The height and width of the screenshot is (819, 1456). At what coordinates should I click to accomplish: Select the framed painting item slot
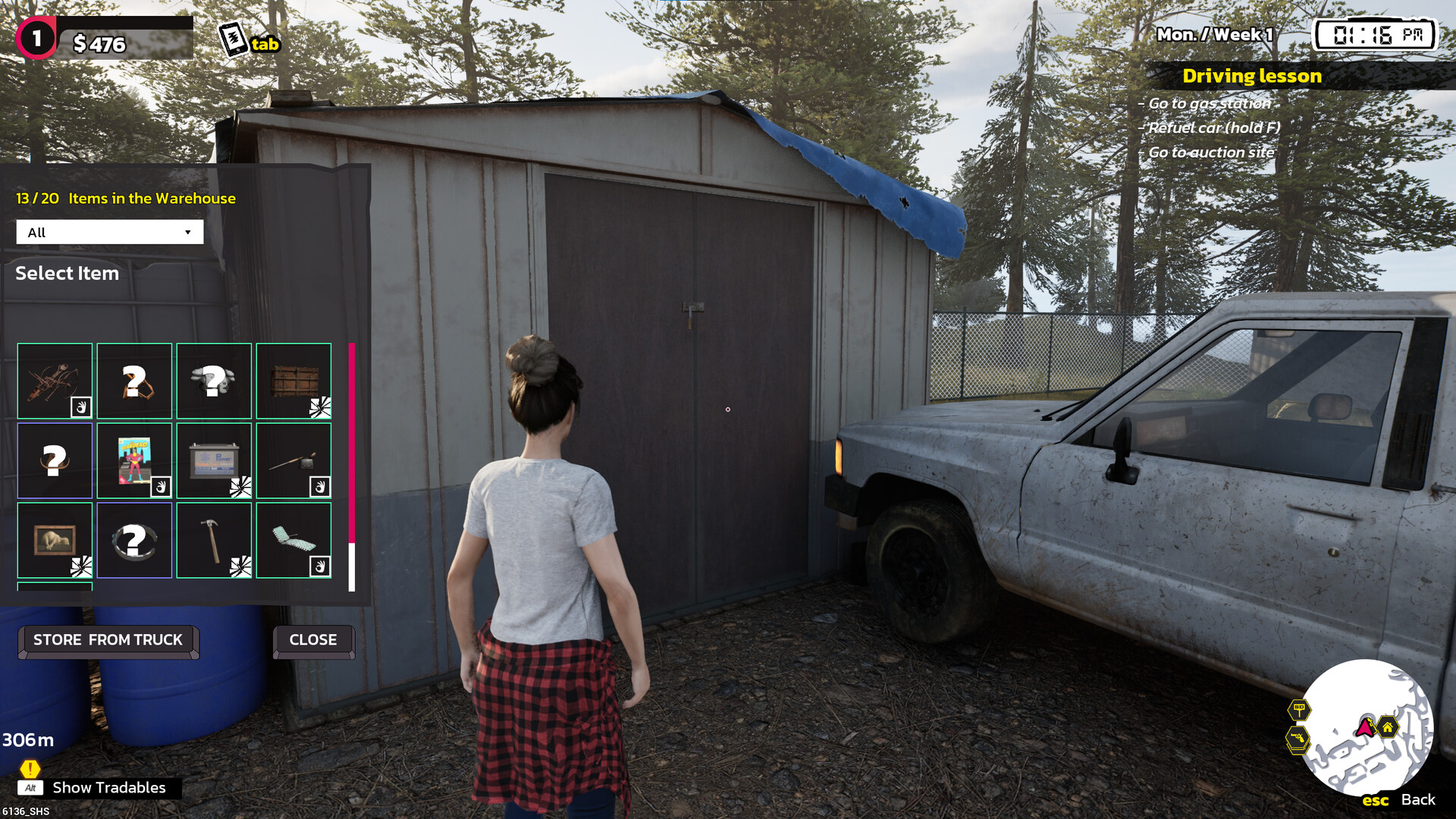click(55, 540)
